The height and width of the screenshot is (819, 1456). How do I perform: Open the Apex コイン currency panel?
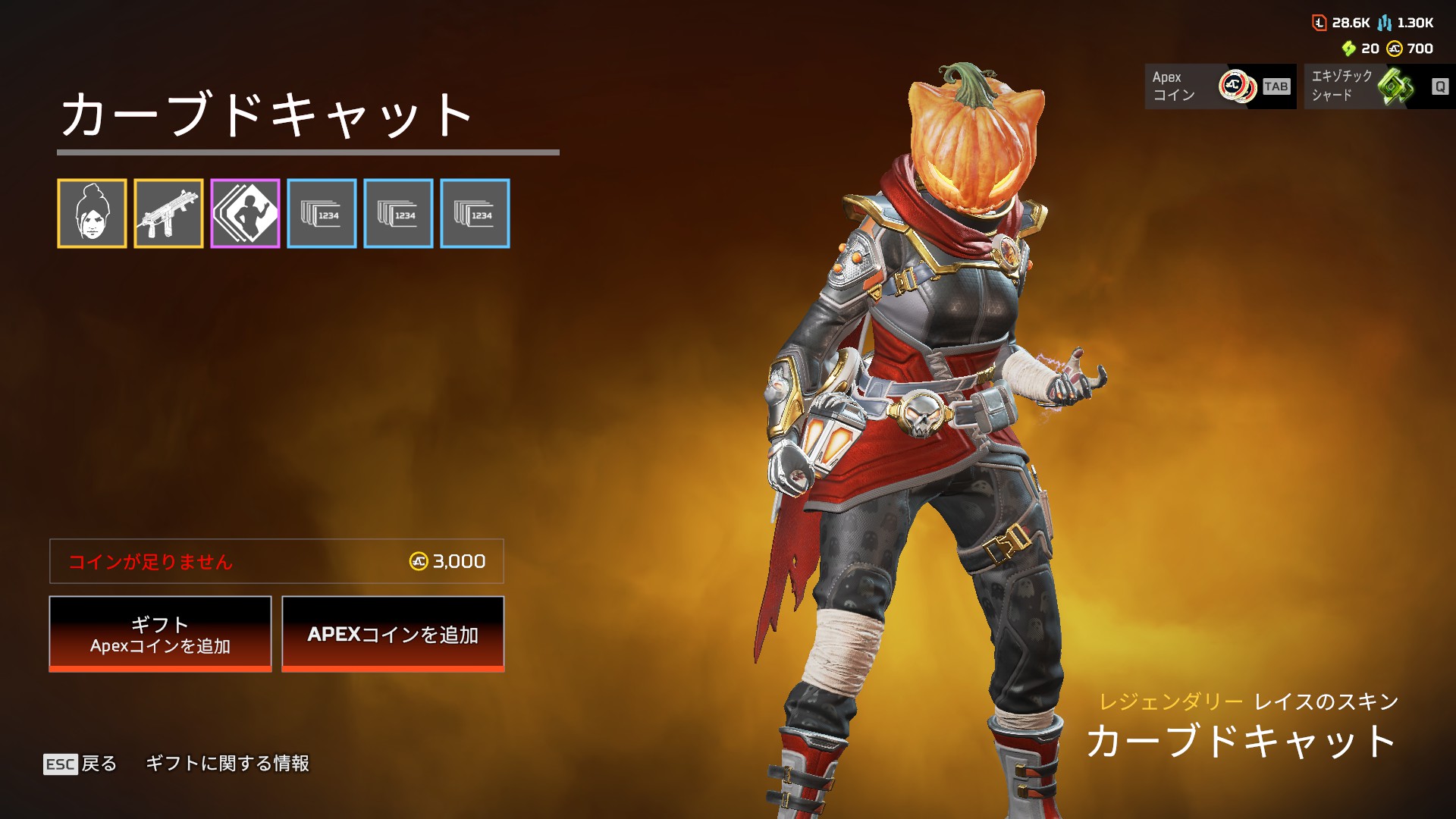click(x=1219, y=86)
